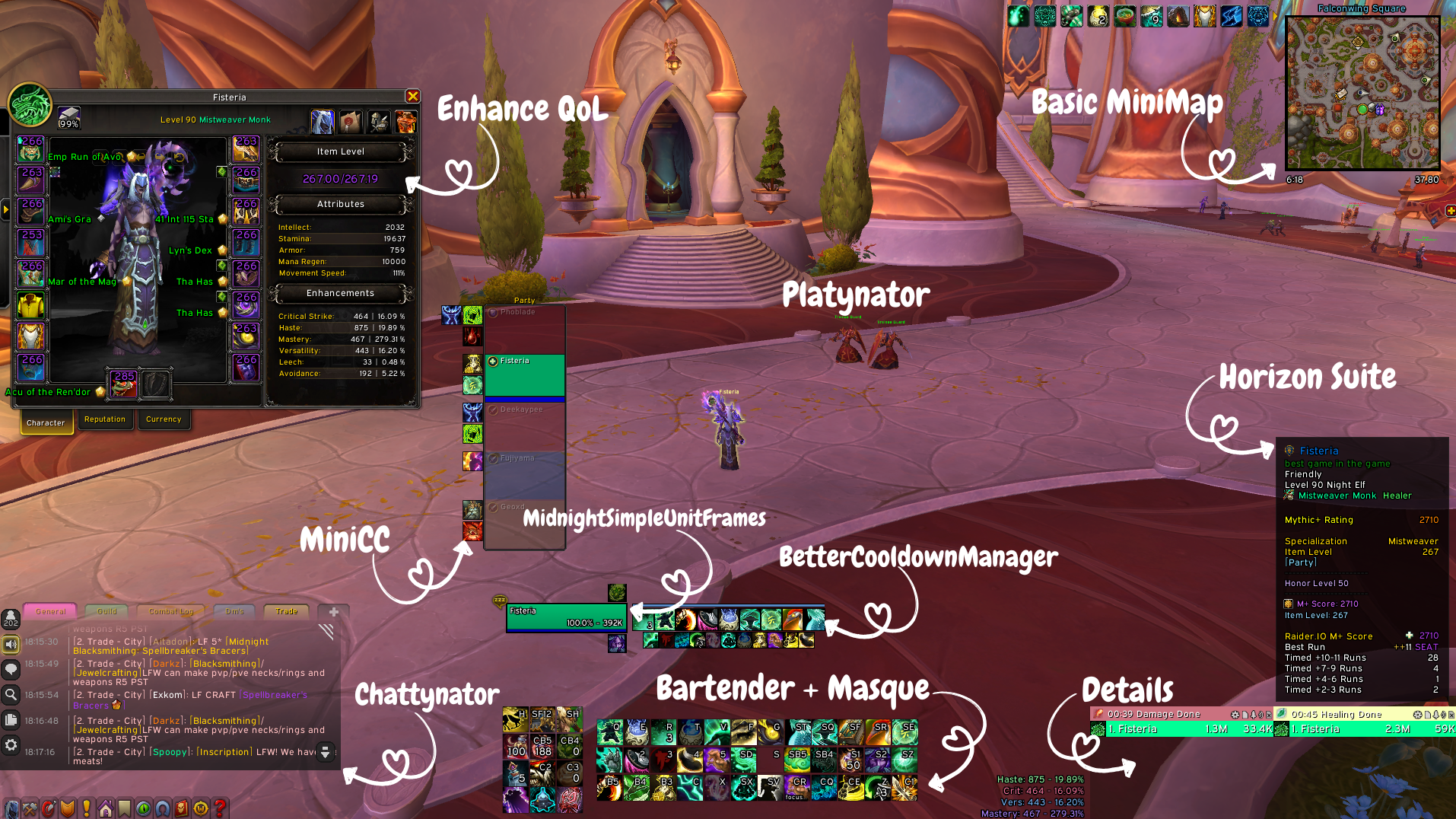Close the Fisteria character window

(x=412, y=96)
